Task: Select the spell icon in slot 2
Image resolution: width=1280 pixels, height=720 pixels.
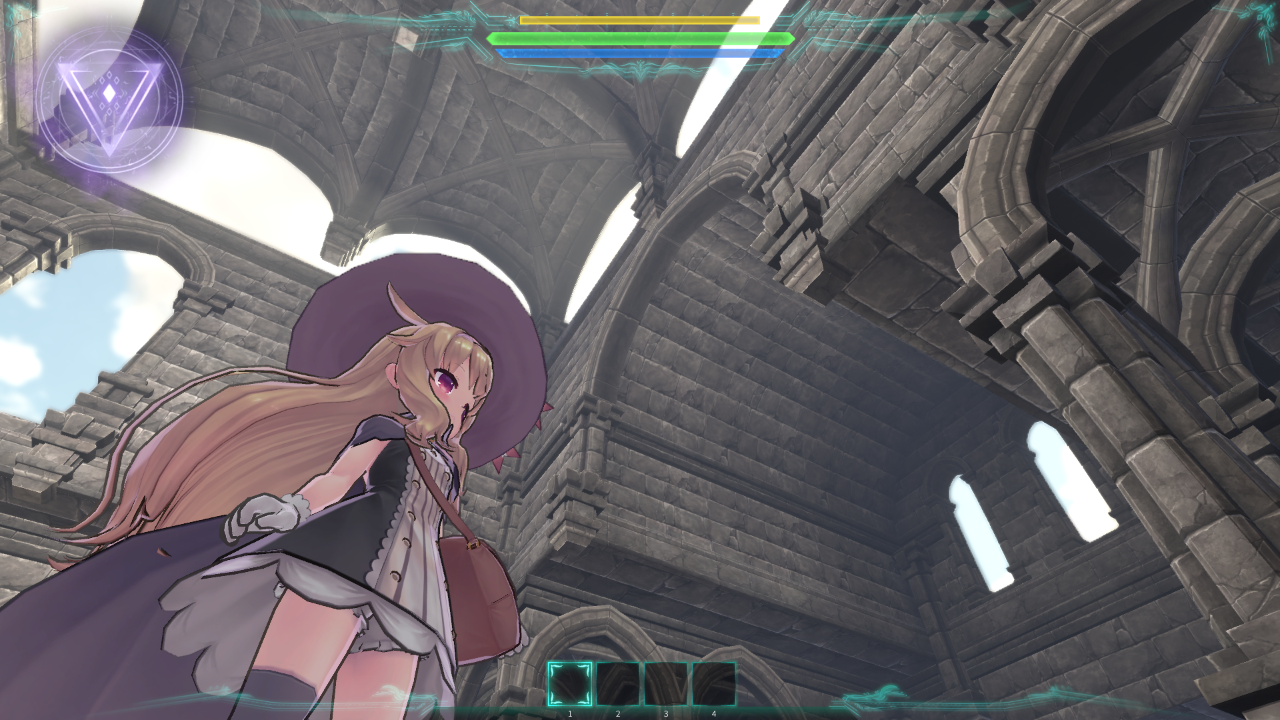Action: pos(617,683)
